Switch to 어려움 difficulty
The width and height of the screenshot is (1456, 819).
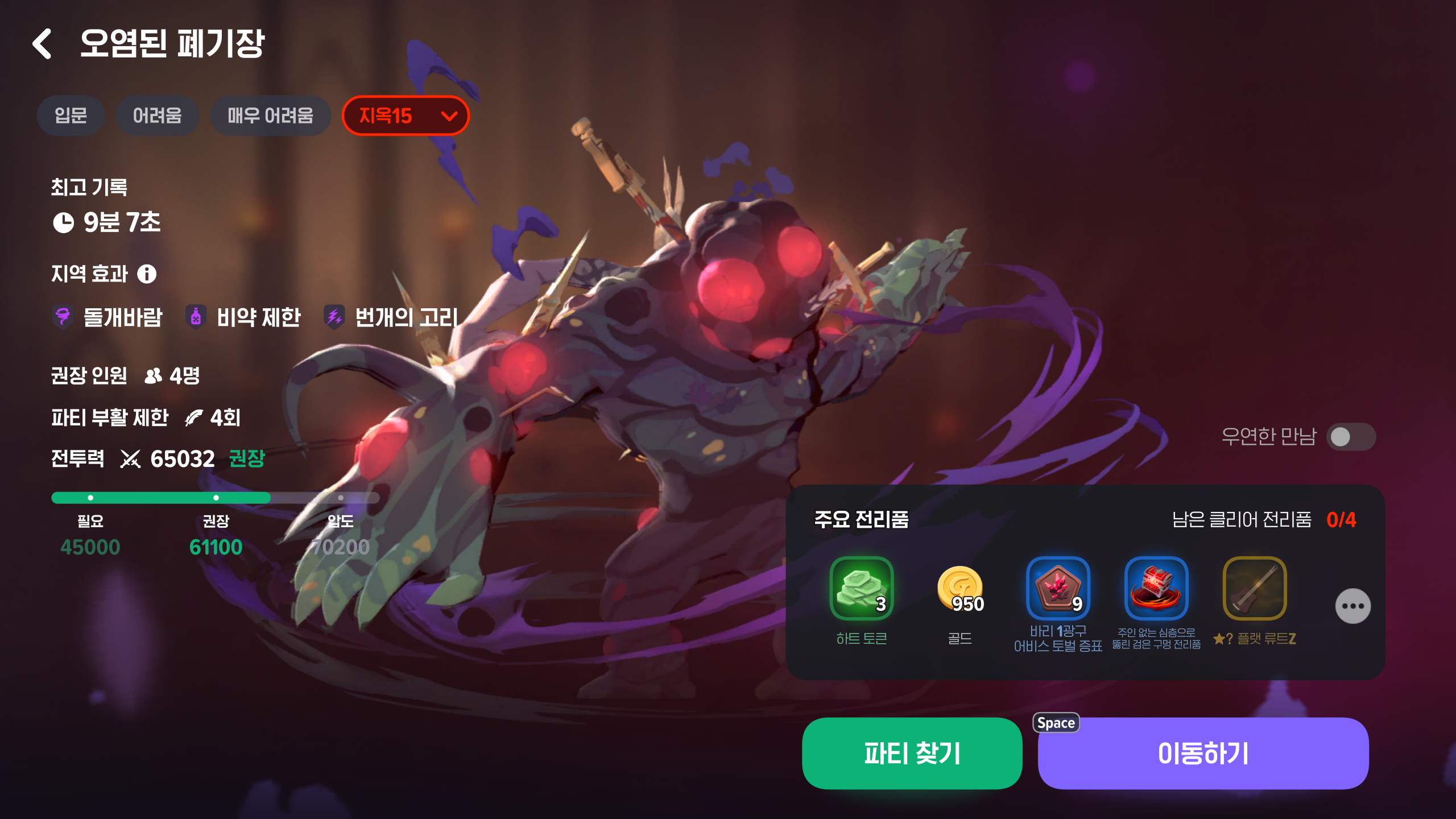pos(157,116)
